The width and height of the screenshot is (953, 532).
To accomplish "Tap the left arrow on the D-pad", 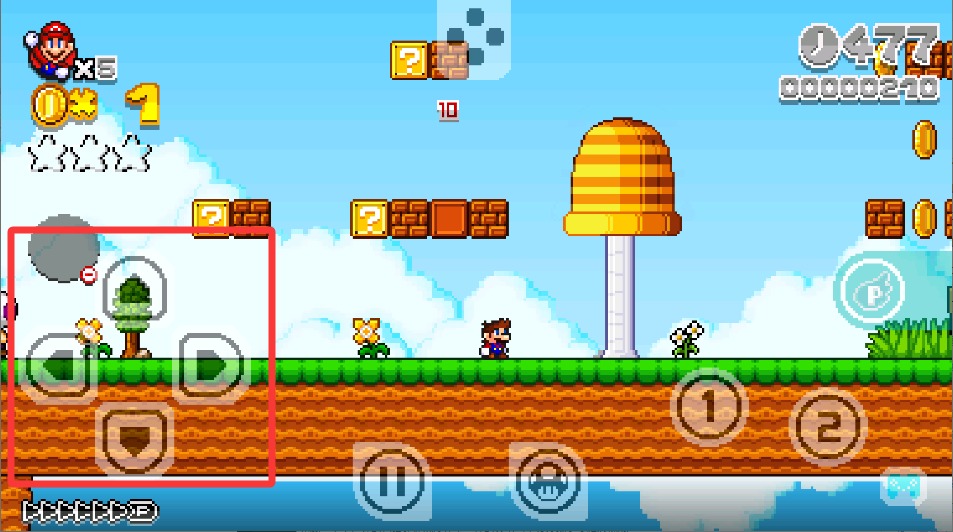I will 56,366.
